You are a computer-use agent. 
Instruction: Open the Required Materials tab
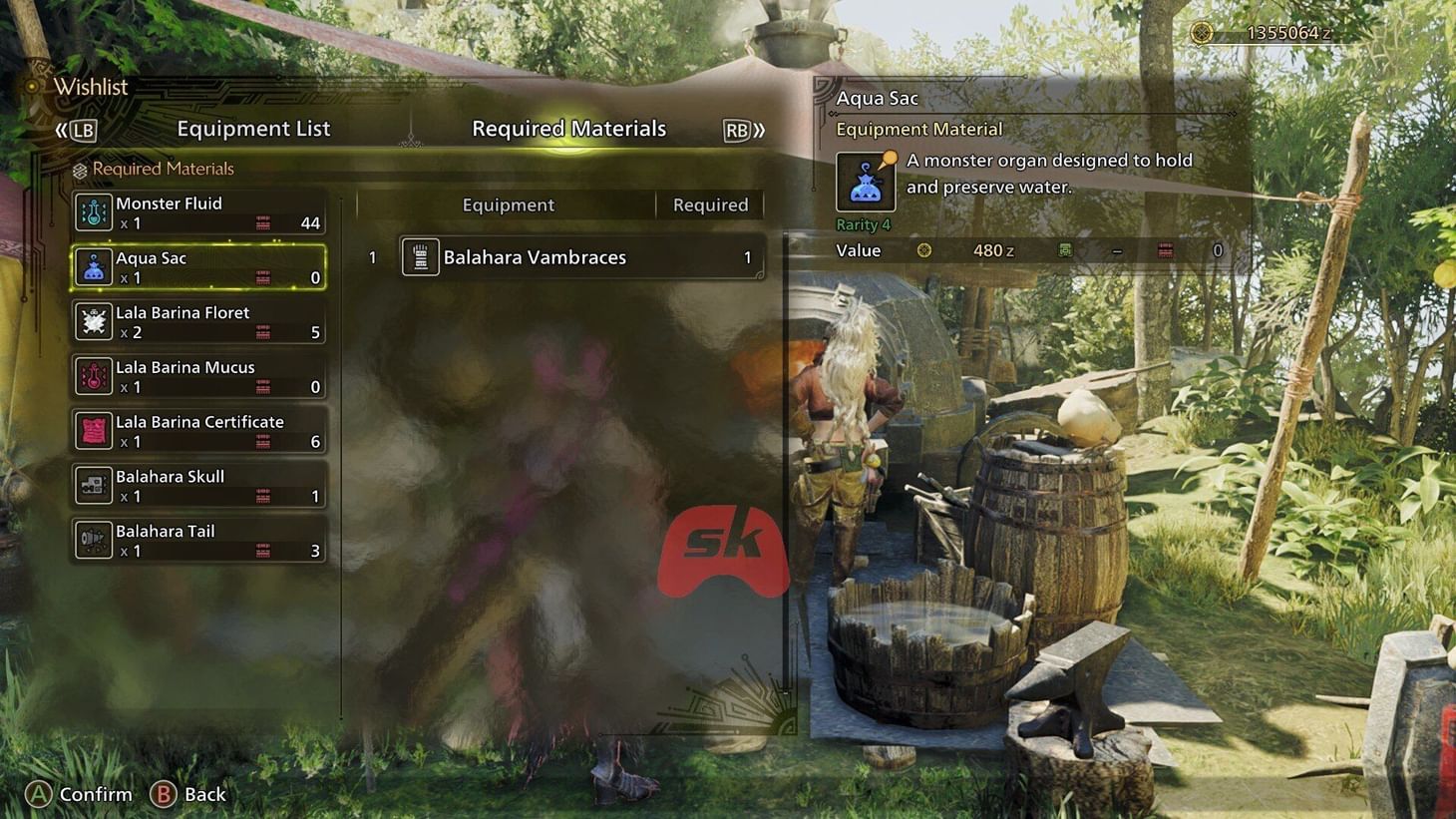569,128
